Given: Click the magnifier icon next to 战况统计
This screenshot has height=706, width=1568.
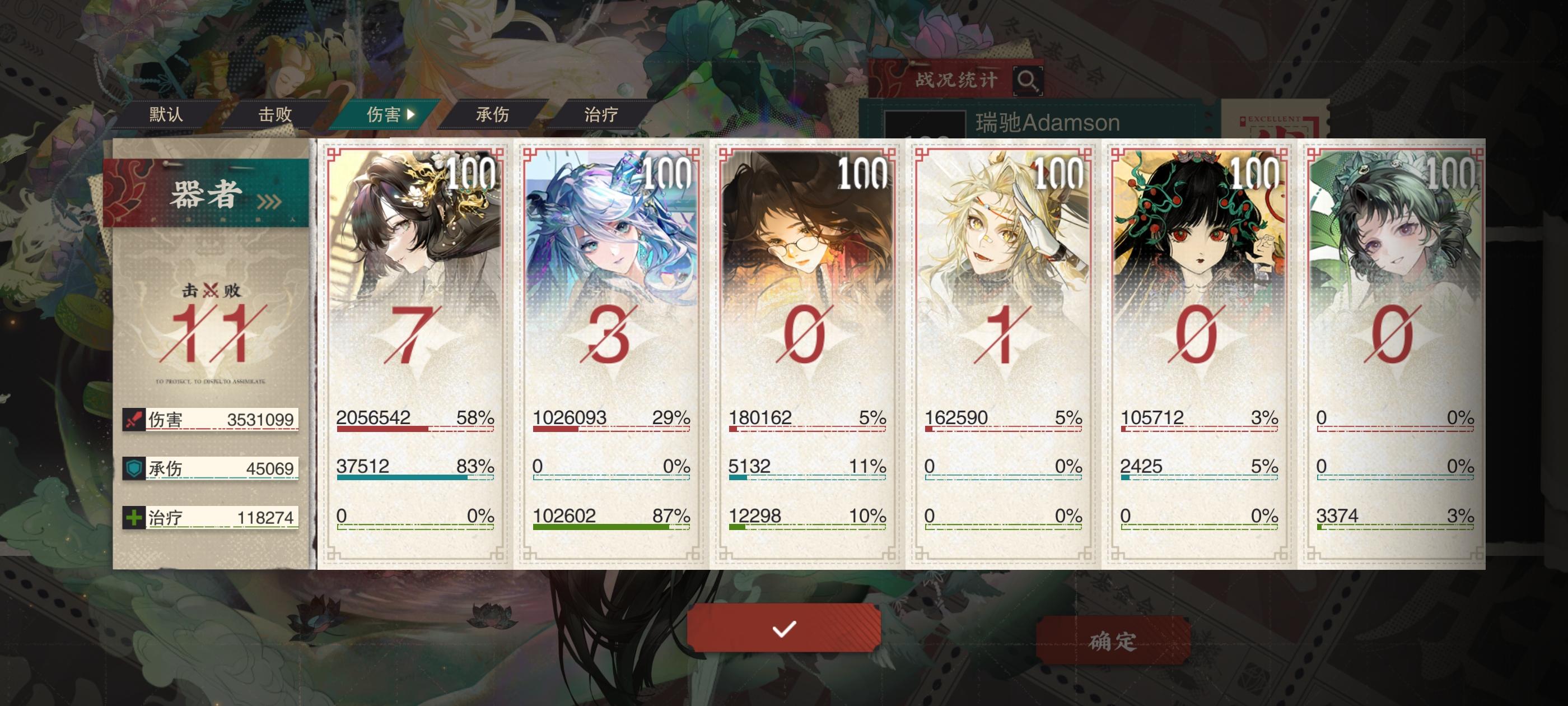Looking at the screenshot, I should coord(1029,81).
